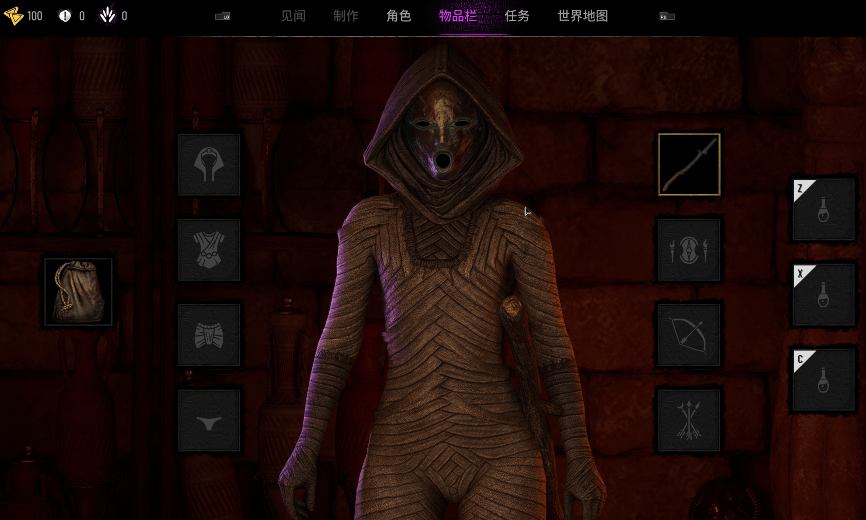The image size is (866, 520).
Task: Choose the waist armor slot
Action: [x=209, y=335]
